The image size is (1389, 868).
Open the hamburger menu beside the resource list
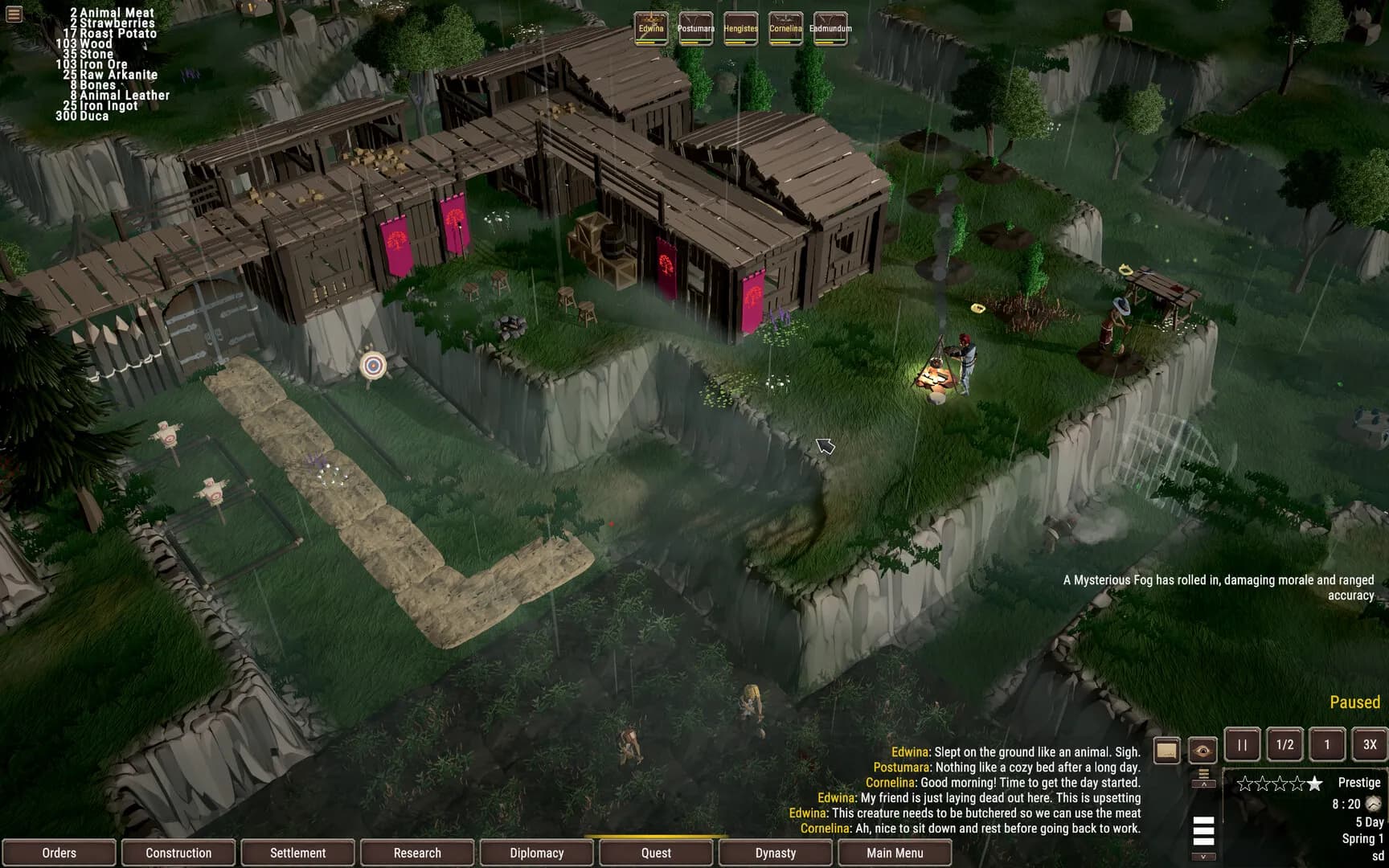(14, 14)
